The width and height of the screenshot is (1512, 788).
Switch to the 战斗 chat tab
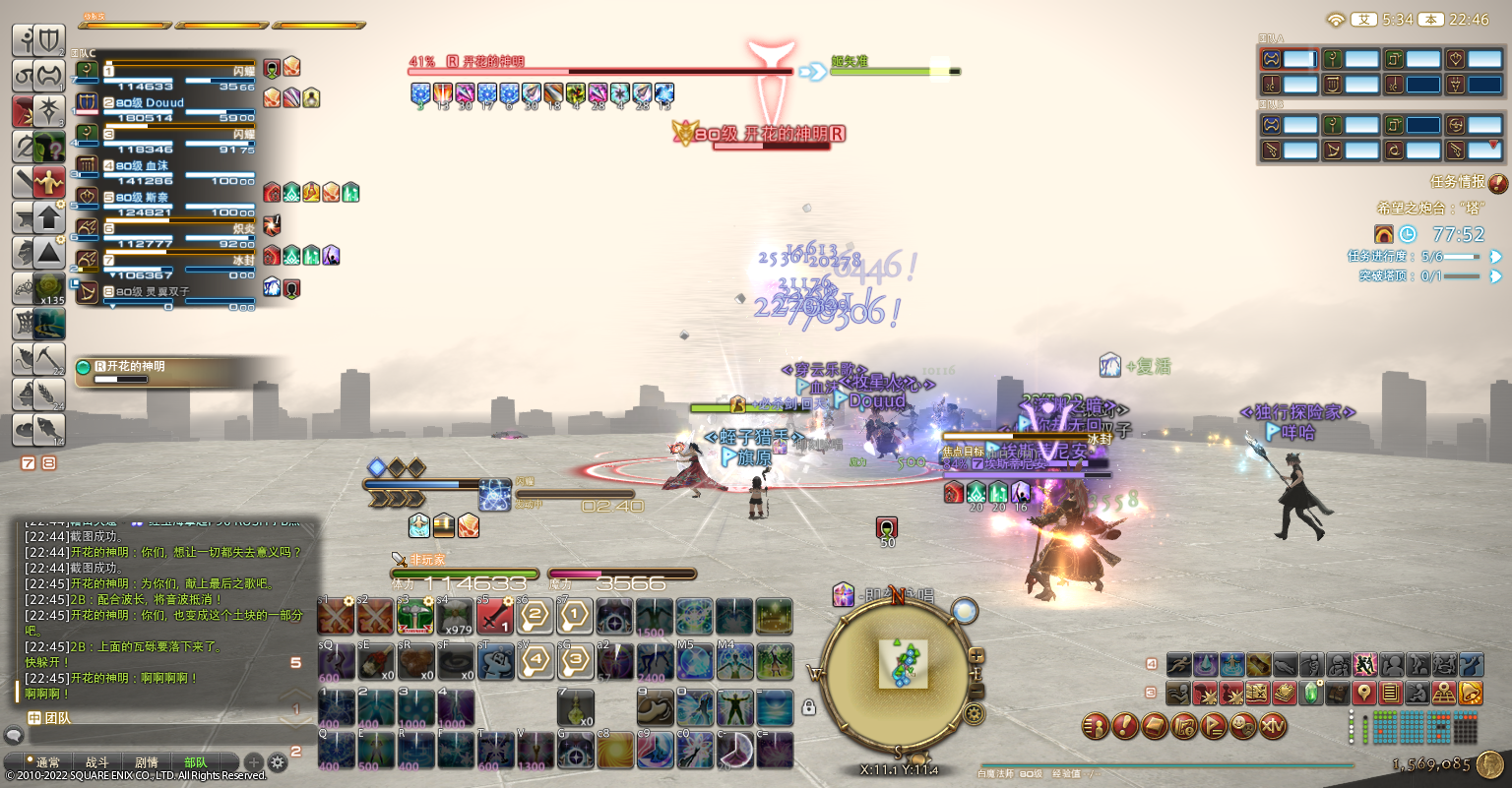(97, 762)
